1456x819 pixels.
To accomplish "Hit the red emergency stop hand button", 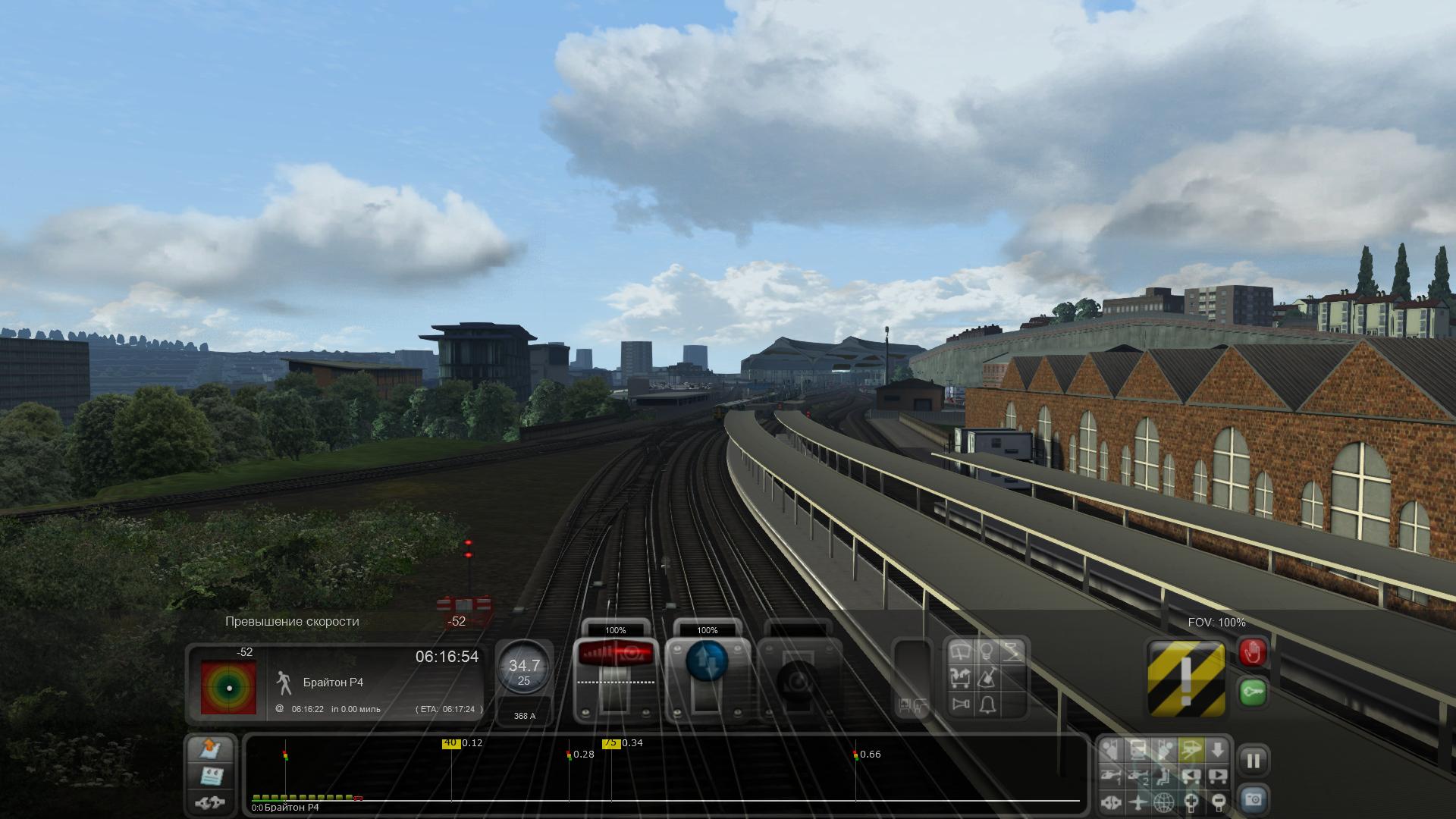I will tap(1252, 653).
